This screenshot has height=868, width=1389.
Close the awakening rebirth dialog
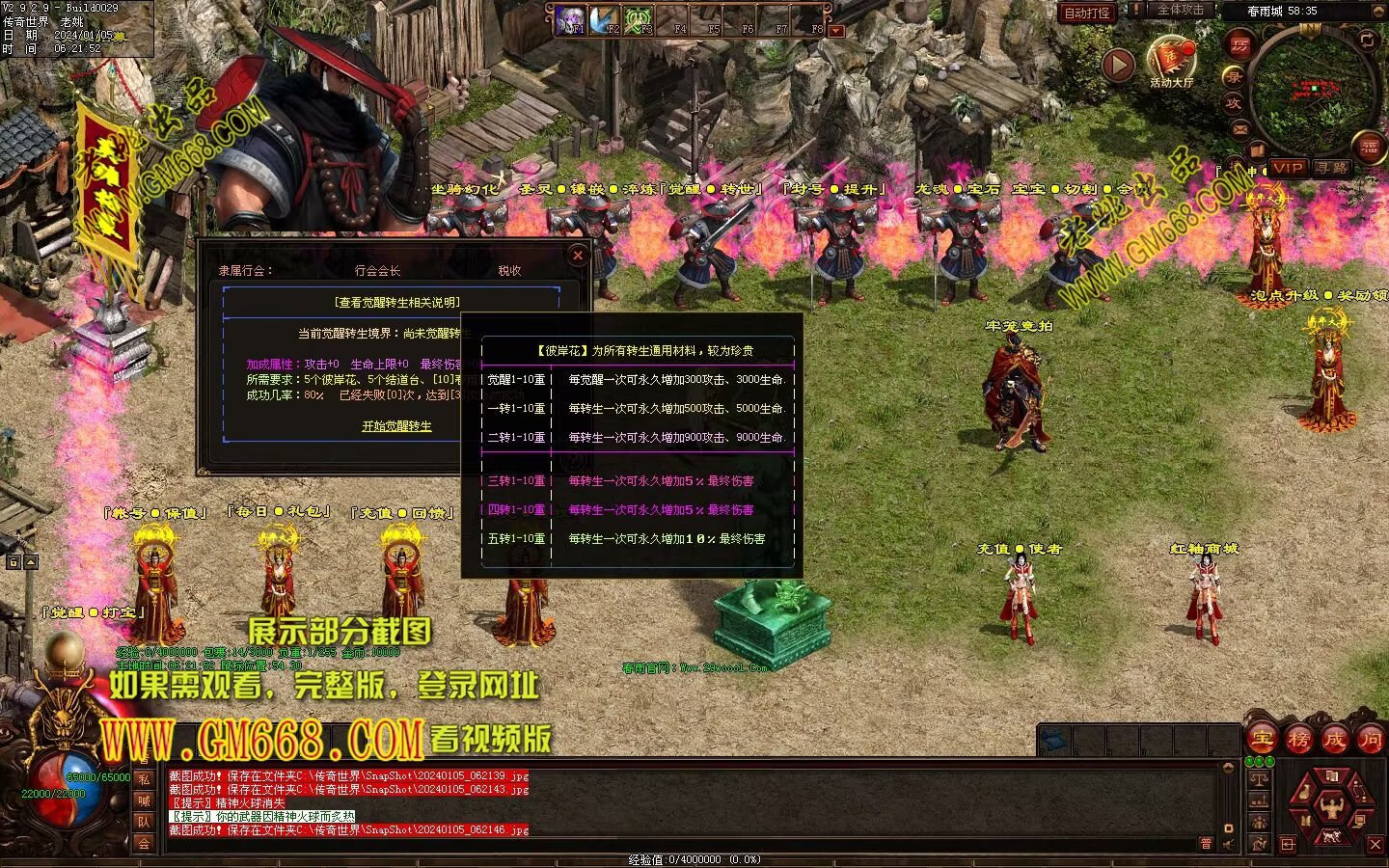[577, 256]
